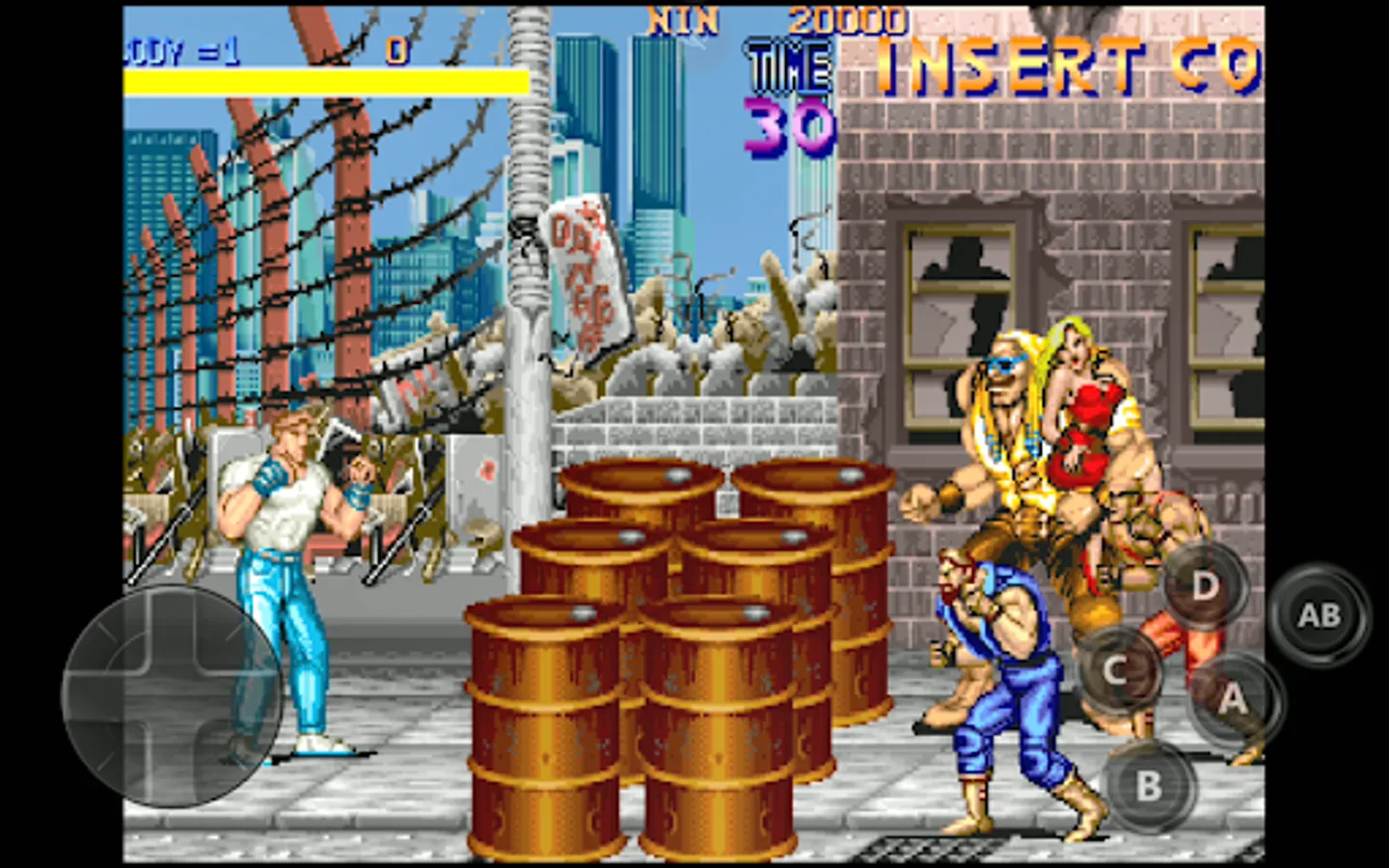
Task: Tap the virtual A button
Action: 1235,702
